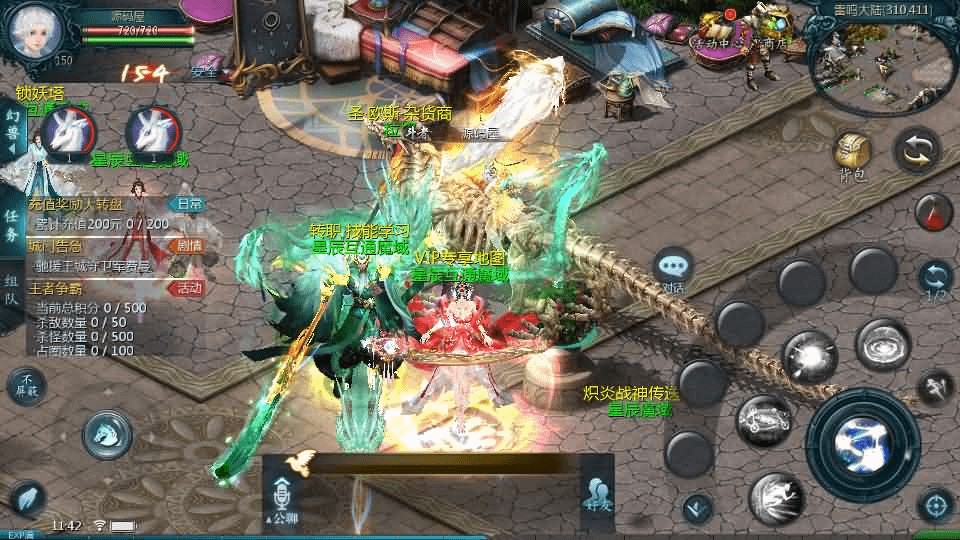Open the 背包 backpack inventory
Viewport: 960px width, 540px height.
pos(853,154)
